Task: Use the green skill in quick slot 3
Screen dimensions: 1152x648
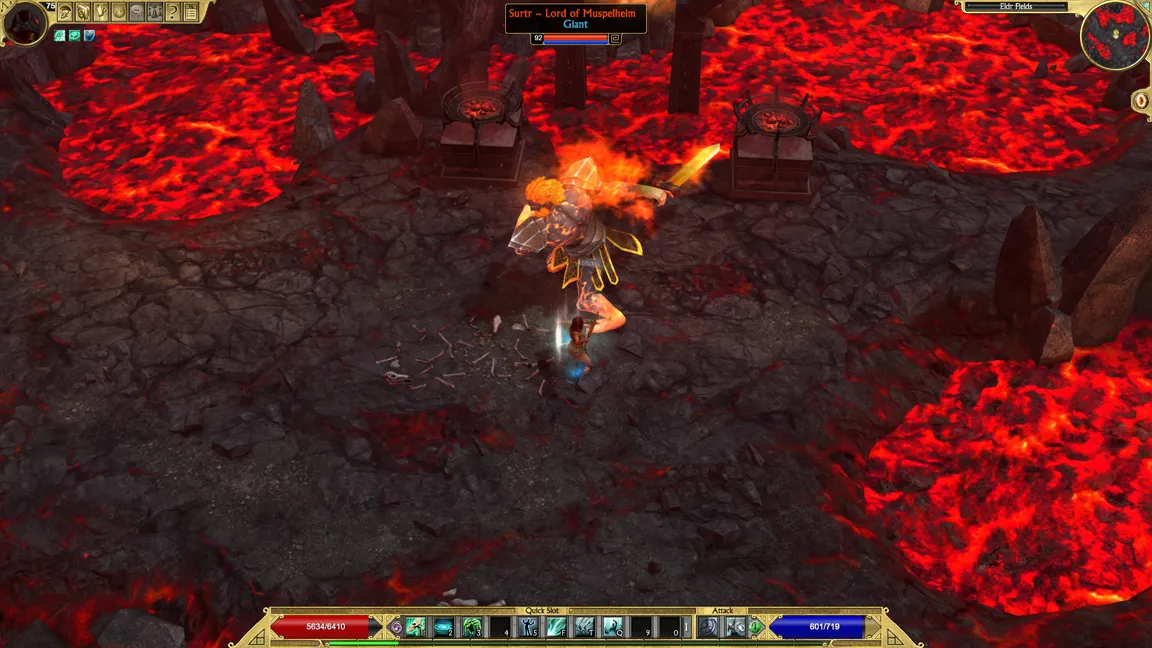Action: [472, 627]
